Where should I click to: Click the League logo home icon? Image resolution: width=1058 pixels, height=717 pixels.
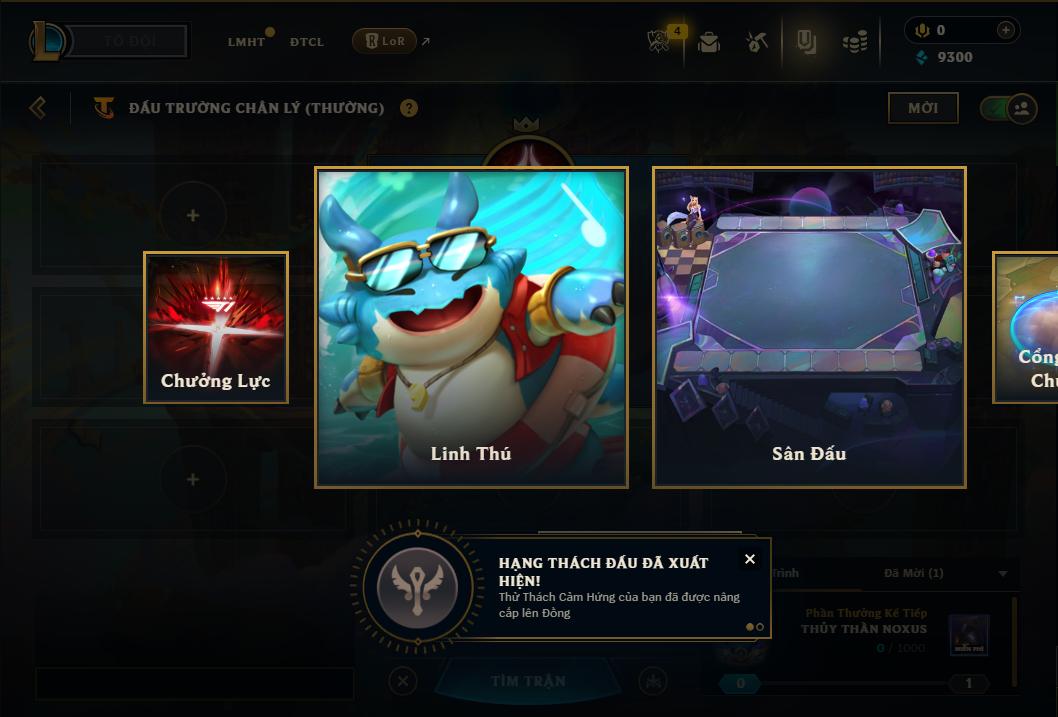click(x=48, y=41)
